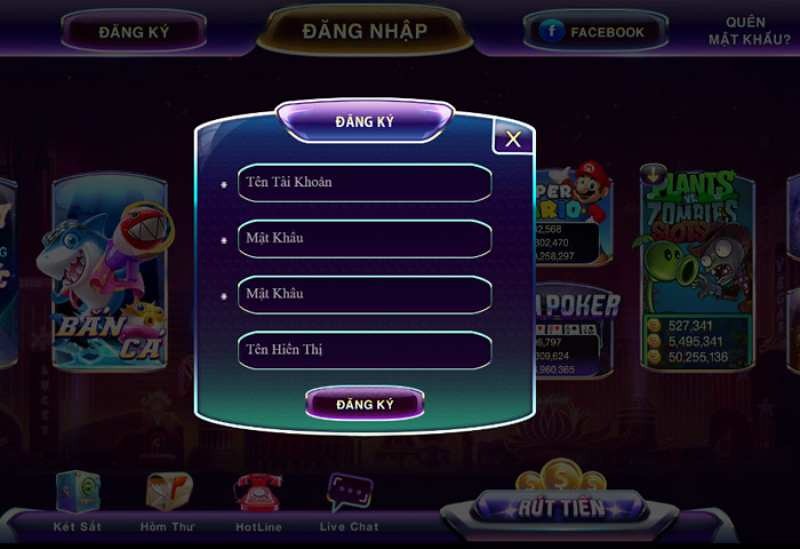Submit the form with the purple Đăng Ký button
800x549 pixels.
[x=365, y=404]
